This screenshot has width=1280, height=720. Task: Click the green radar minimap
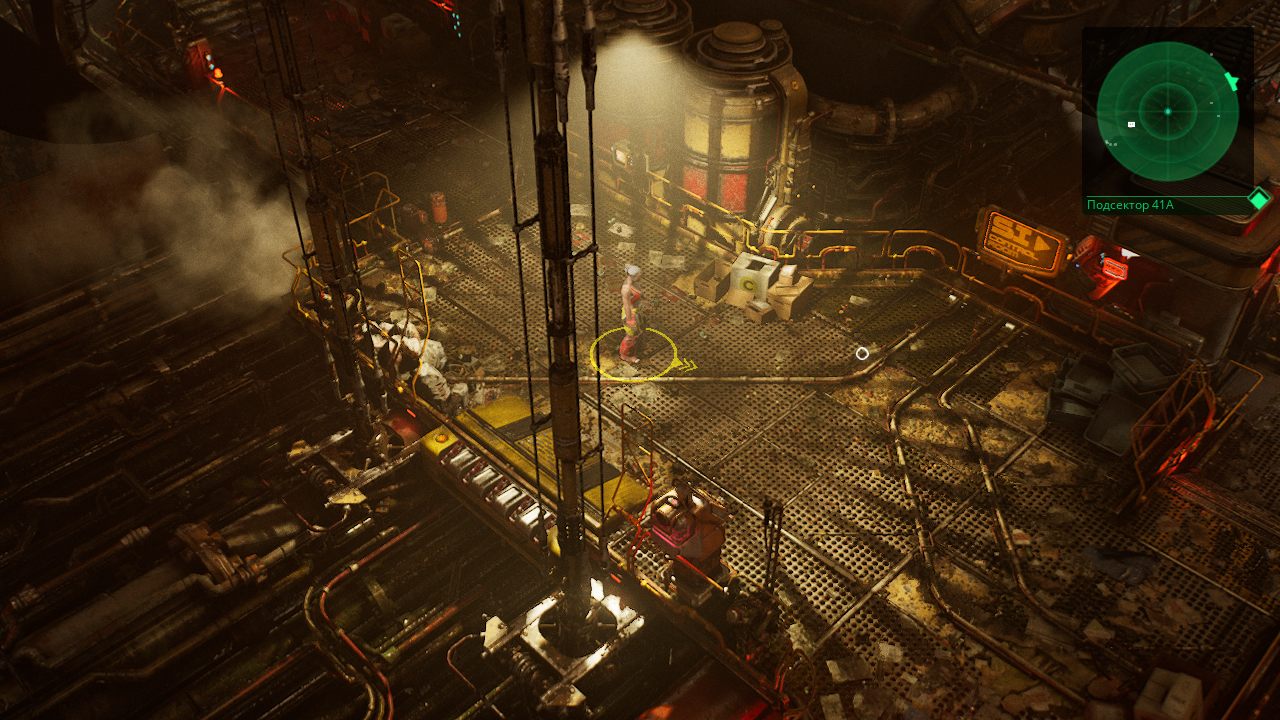pyautogui.click(x=1167, y=111)
